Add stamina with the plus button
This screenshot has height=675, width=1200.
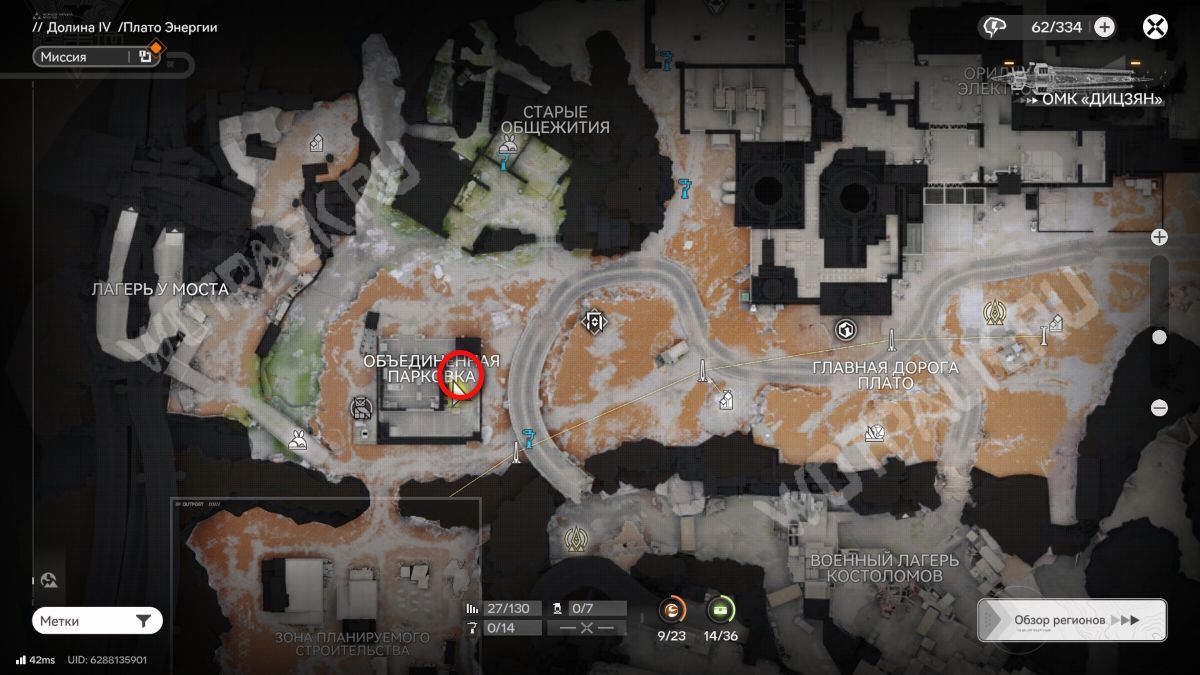(1104, 27)
